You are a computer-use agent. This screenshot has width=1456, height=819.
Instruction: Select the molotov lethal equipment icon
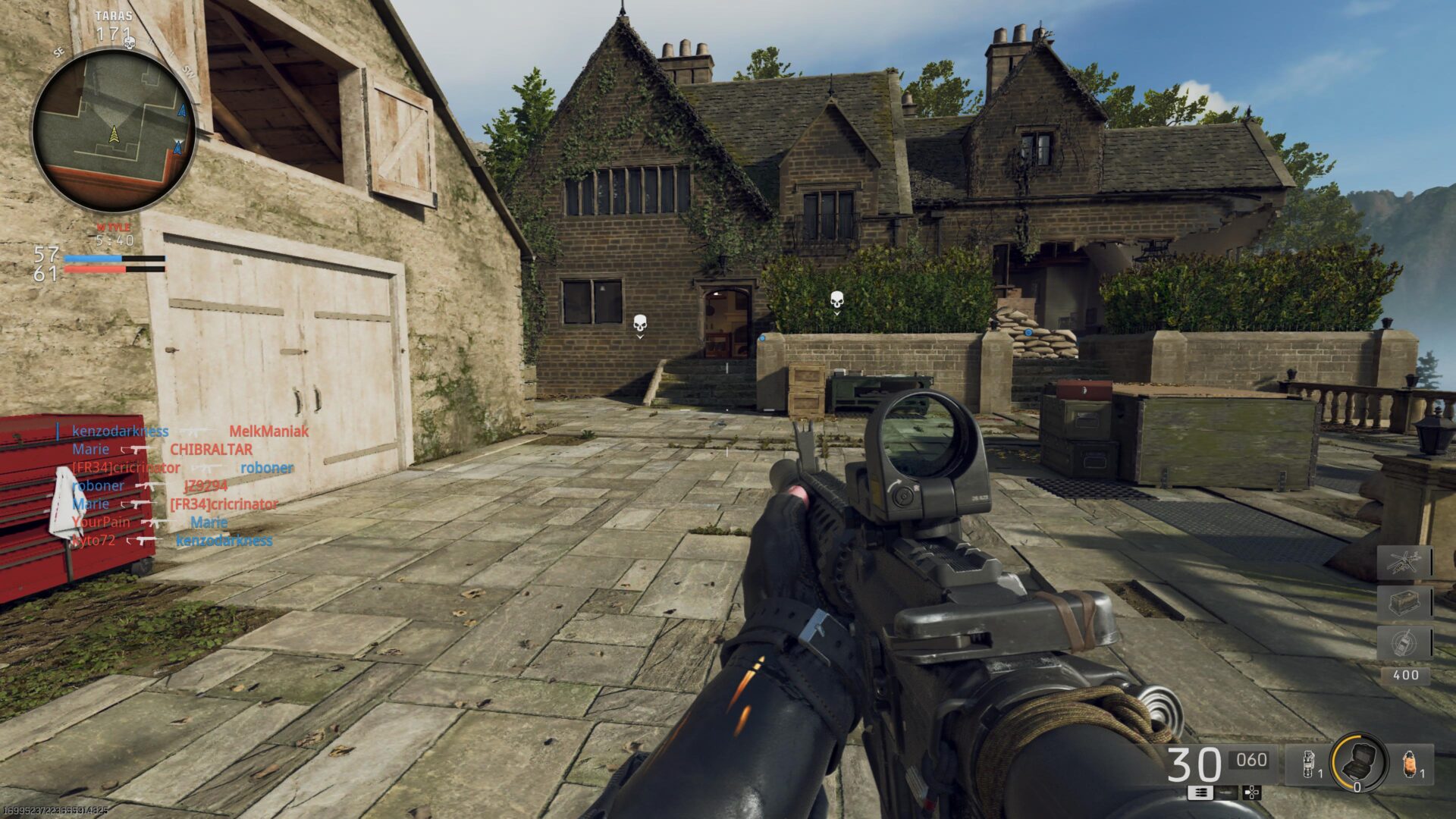1409,762
